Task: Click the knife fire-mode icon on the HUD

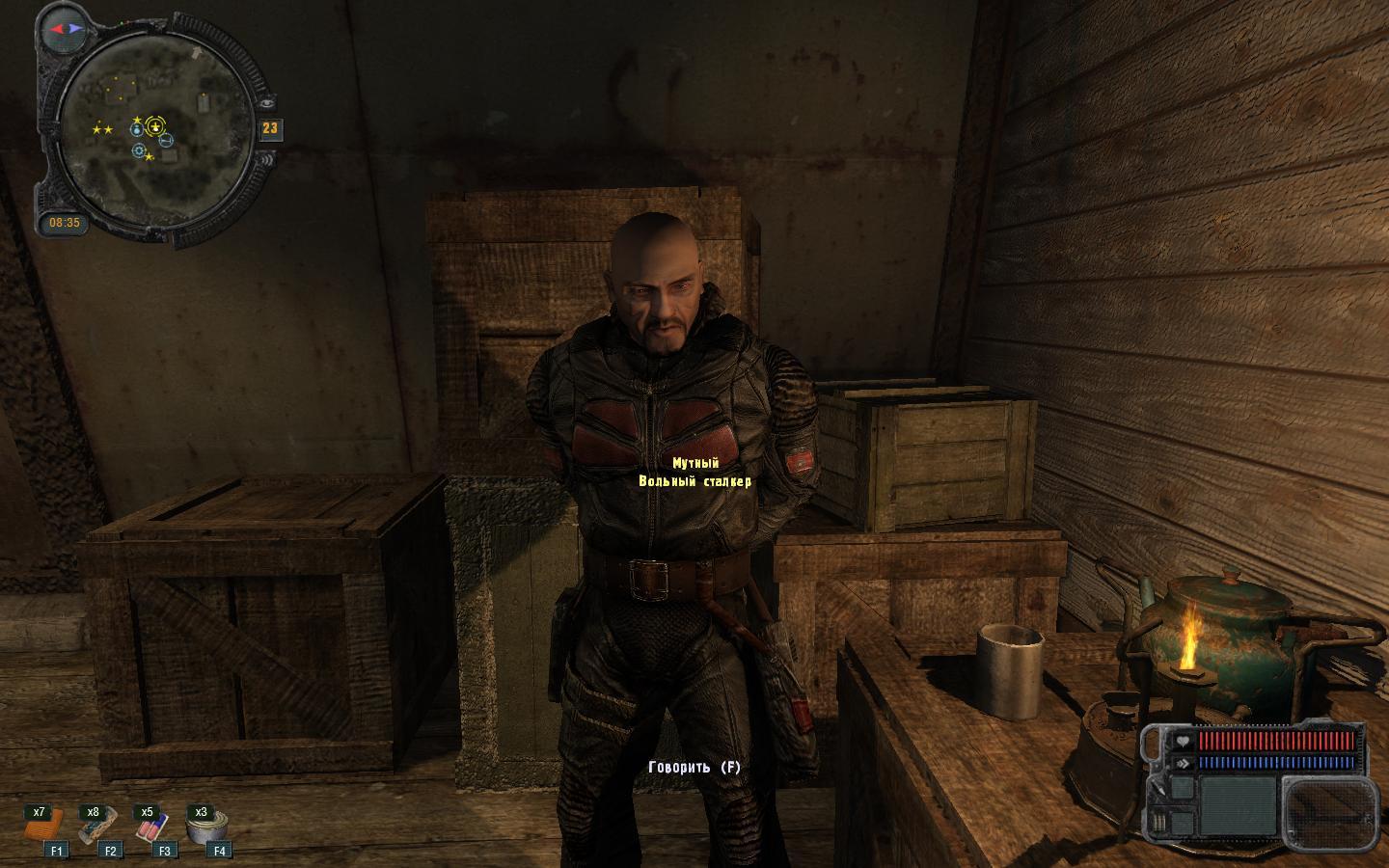Action: pos(1159,789)
